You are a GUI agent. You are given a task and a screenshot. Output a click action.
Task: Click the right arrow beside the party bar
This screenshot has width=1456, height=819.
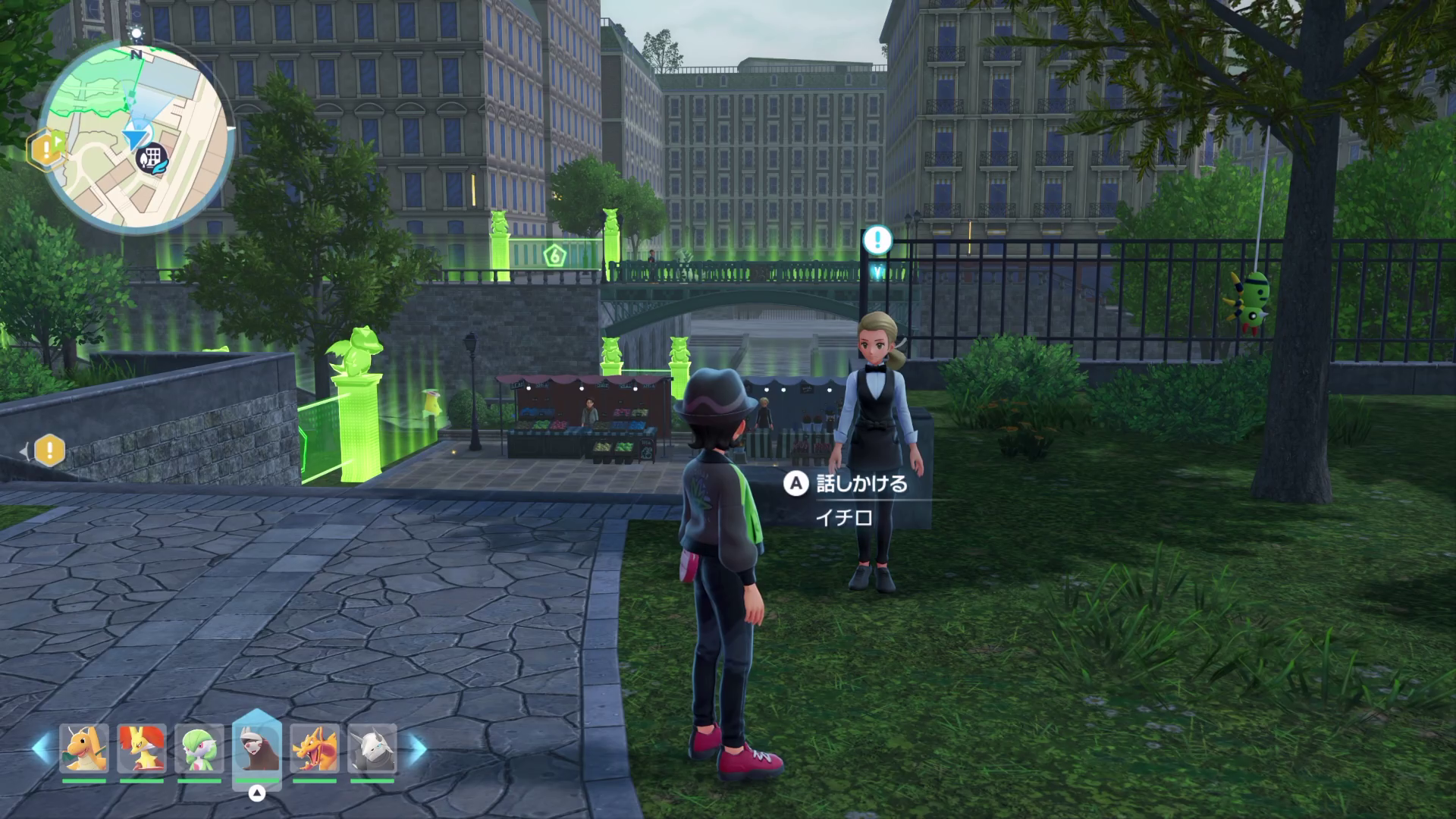click(417, 749)
